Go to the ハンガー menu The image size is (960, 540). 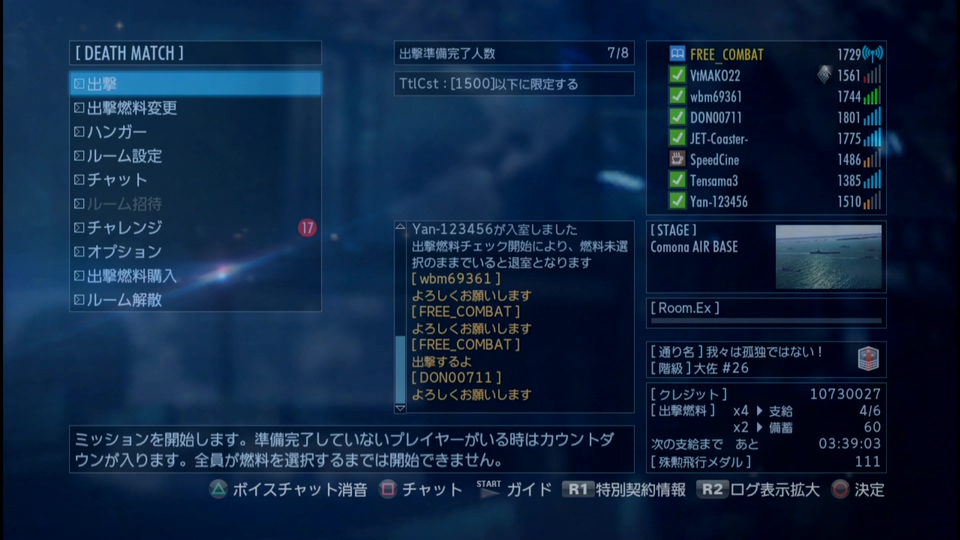(x=195, y=132)
